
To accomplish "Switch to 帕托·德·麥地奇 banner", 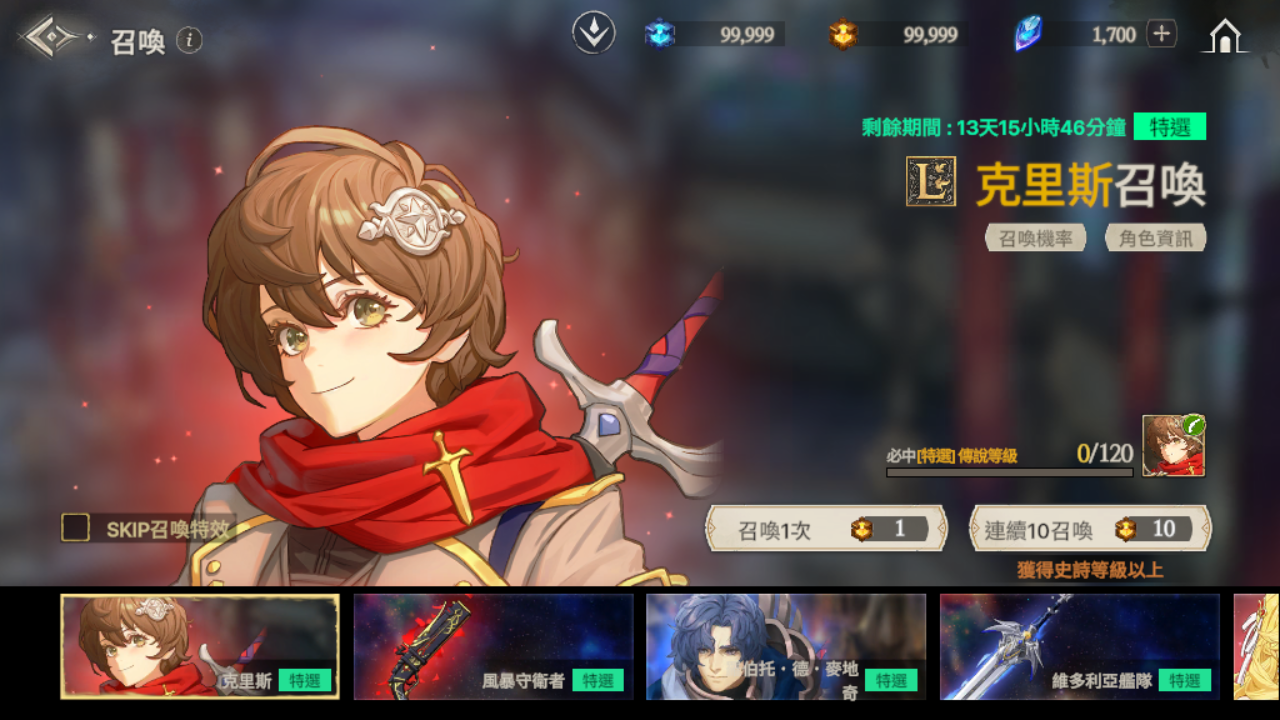I will point(786,646).
